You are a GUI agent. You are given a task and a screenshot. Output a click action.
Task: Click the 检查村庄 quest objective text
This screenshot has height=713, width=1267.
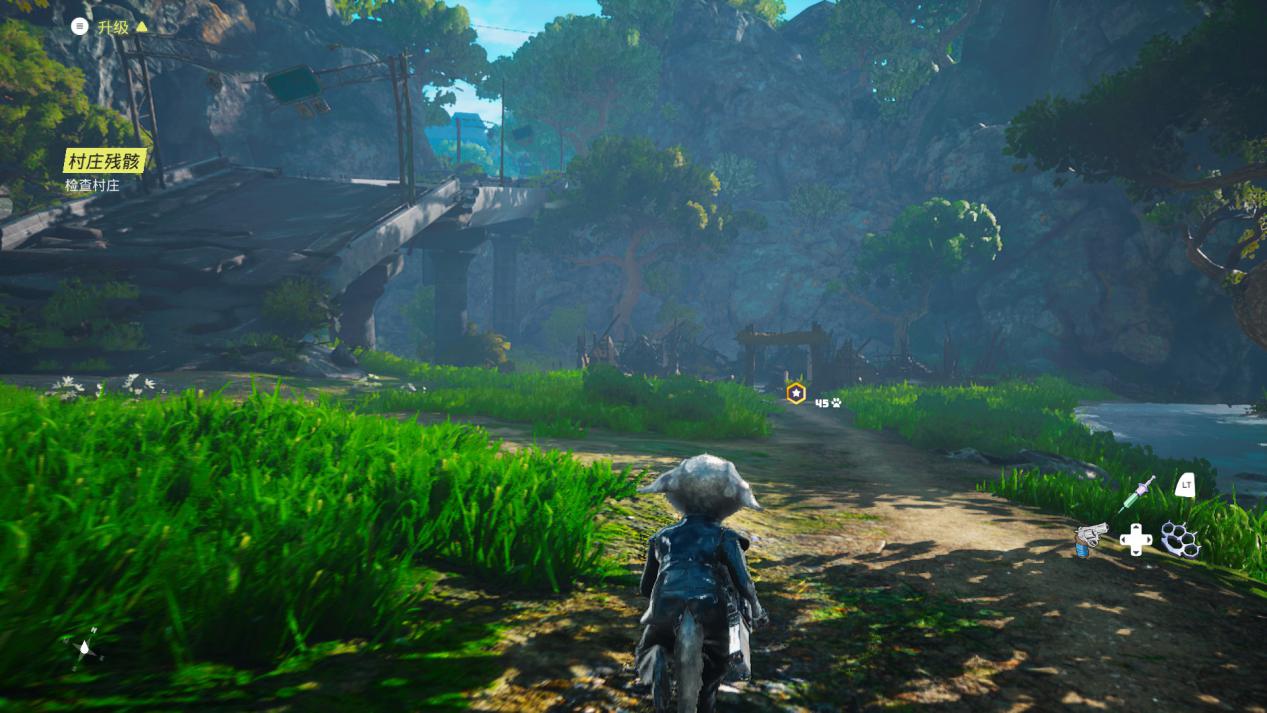[92, 185]
